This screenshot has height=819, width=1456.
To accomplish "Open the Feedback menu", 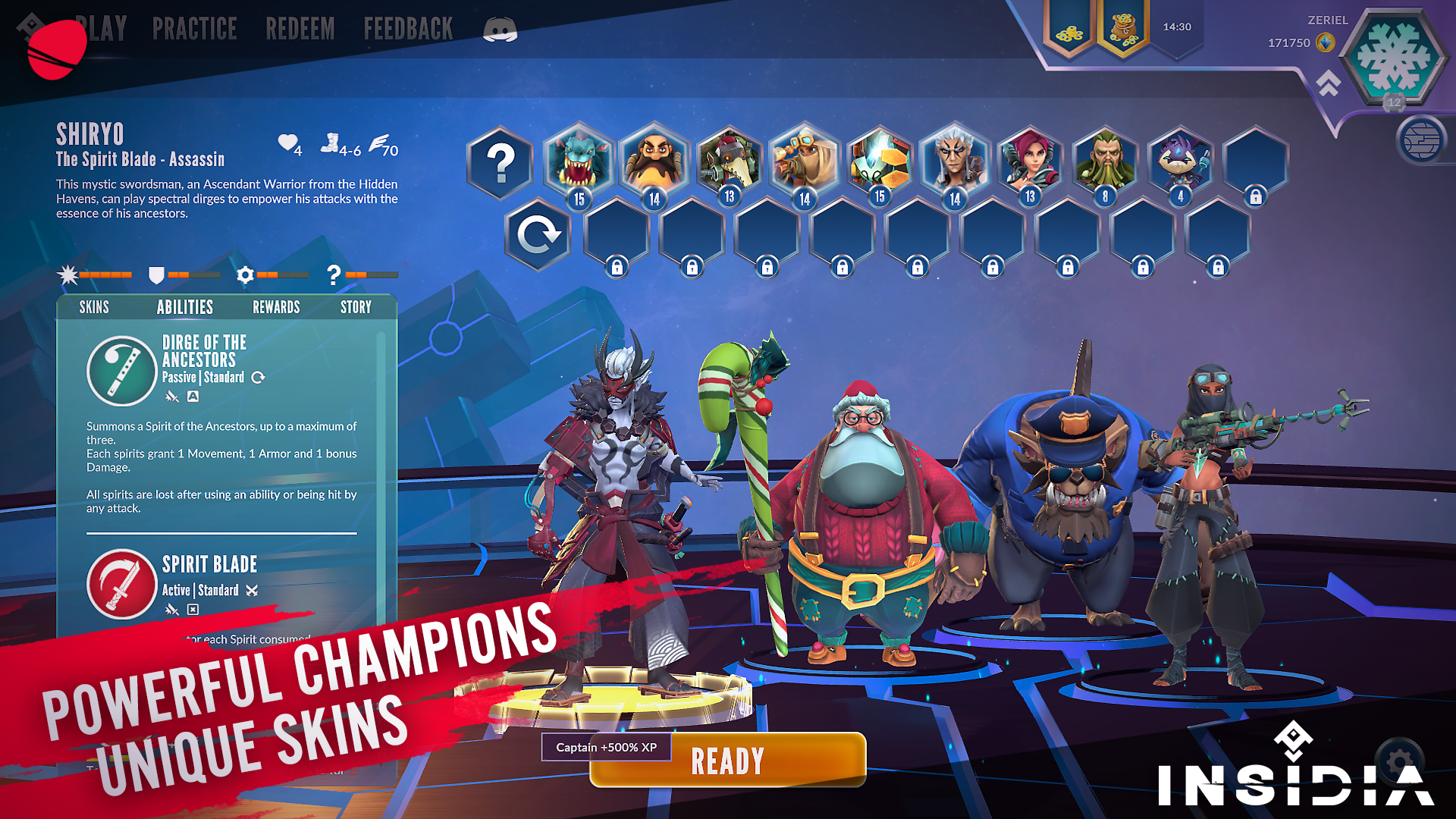I will click(408, 30).
